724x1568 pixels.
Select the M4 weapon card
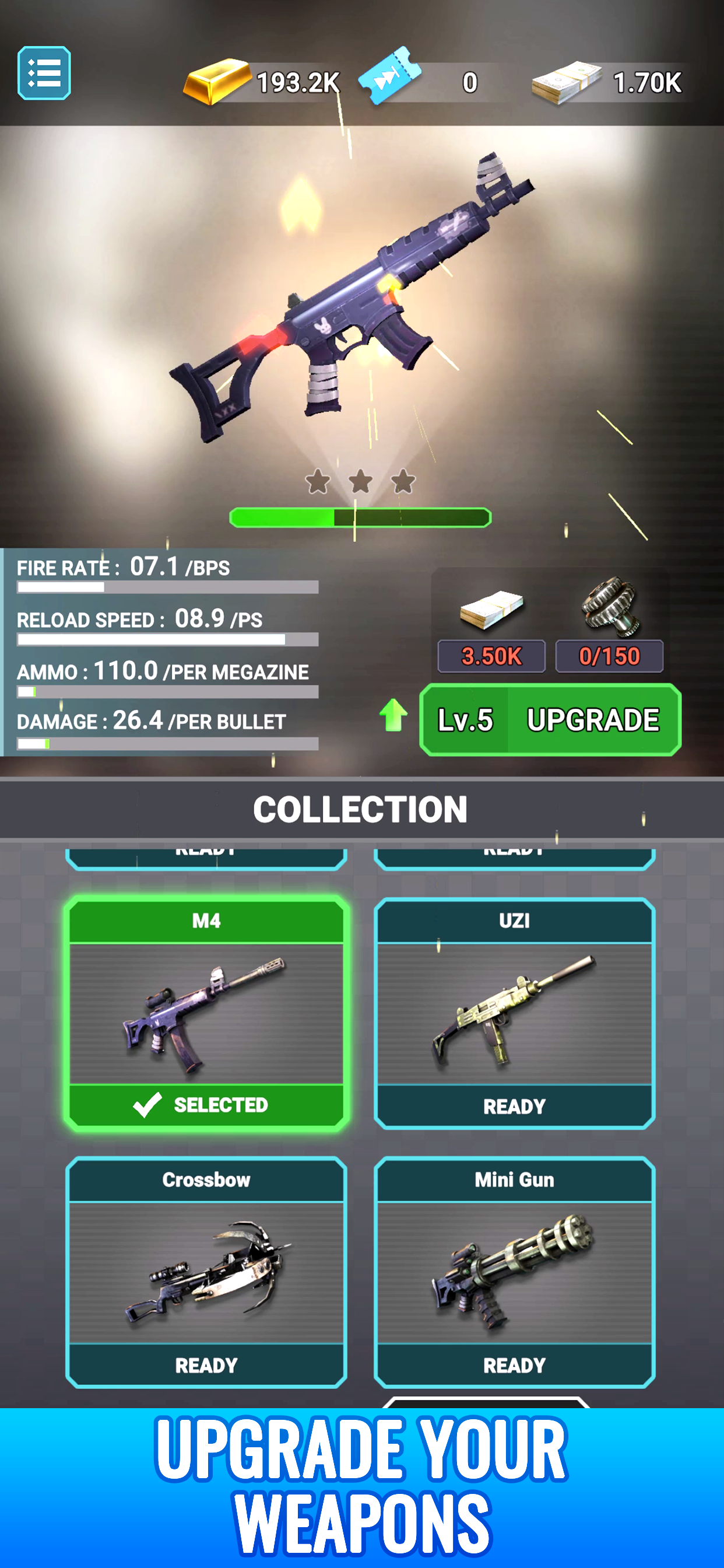[x=206, y=1013]
